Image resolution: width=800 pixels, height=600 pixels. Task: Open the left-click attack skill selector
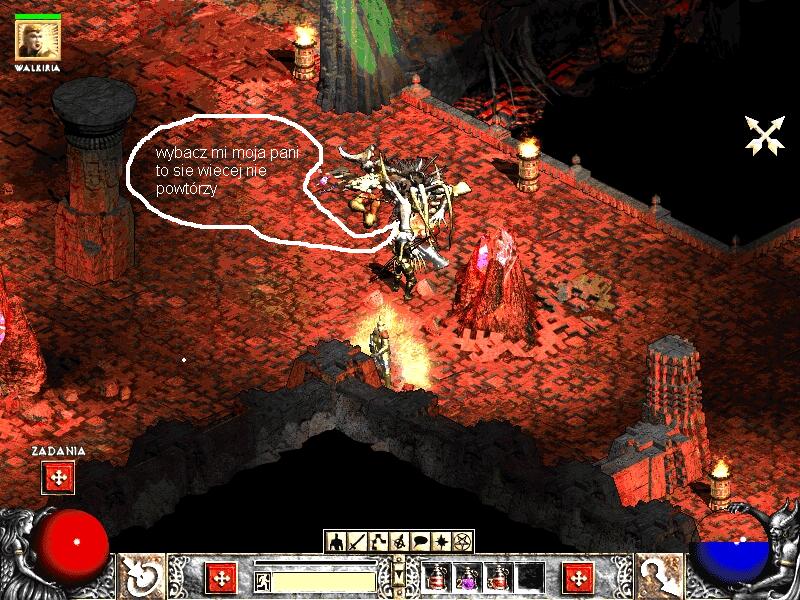pyautogui.click(x=141, y=577)
